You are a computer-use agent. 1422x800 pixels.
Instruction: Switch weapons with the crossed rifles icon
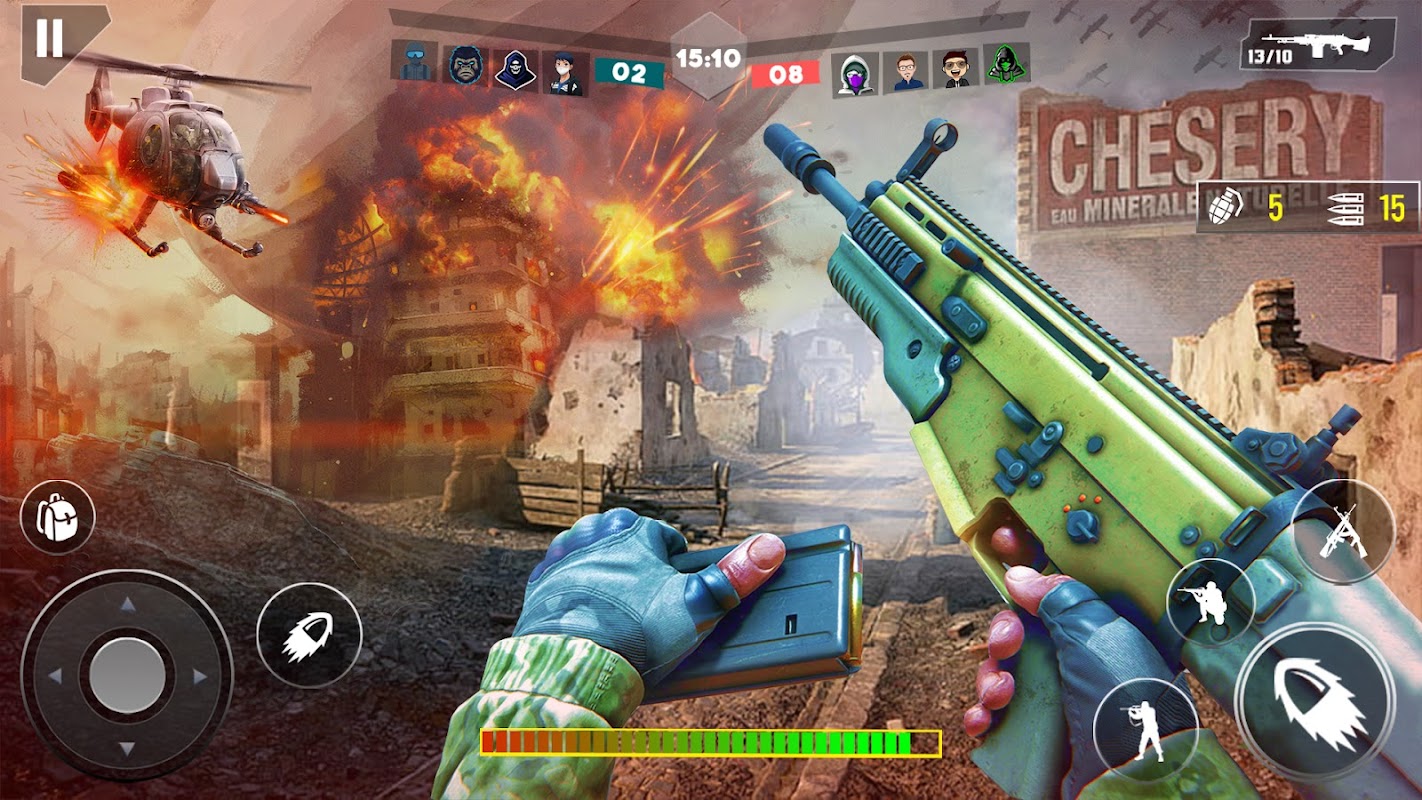(x=1342, y=531)
